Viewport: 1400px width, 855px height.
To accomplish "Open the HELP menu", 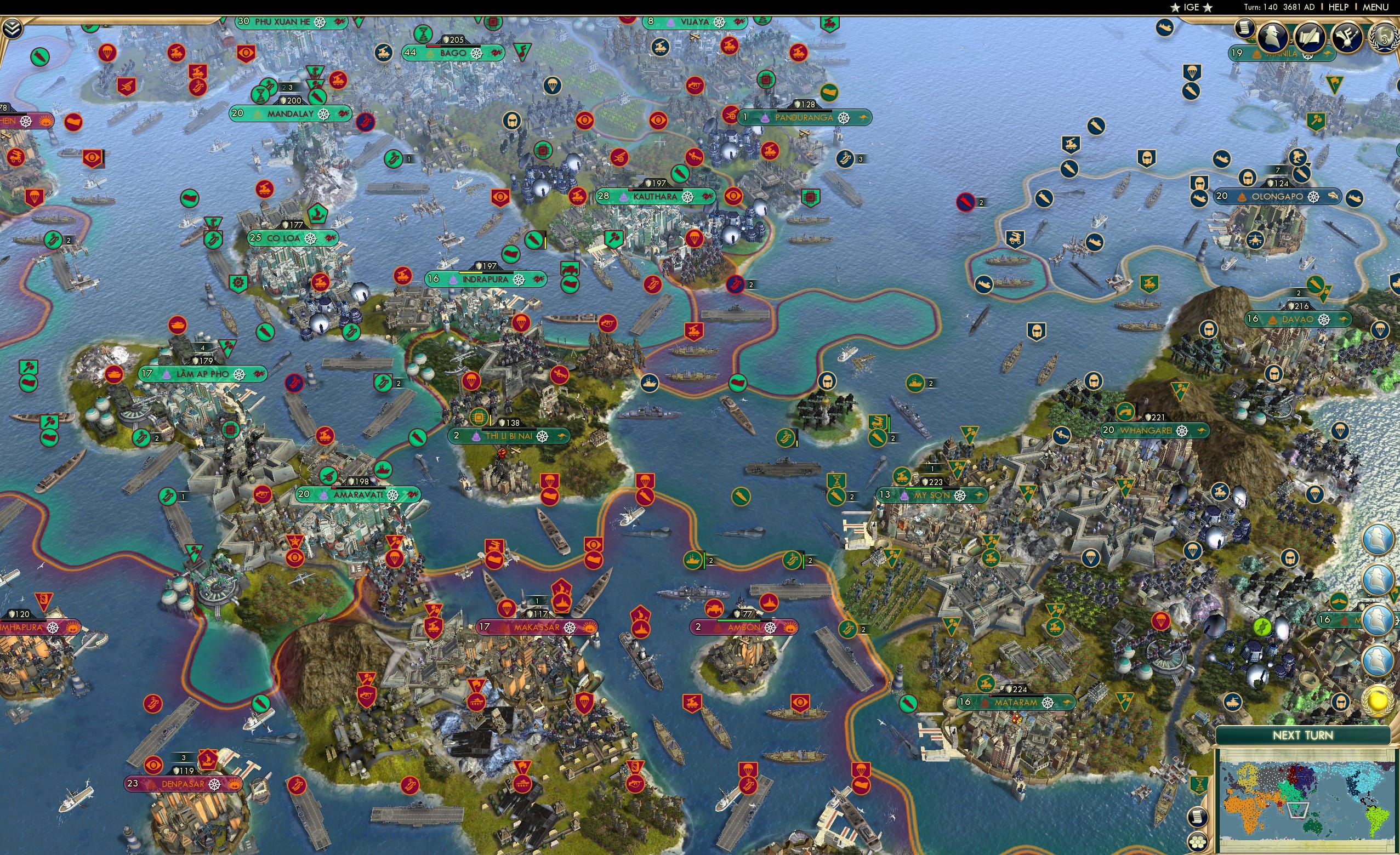I will click(x=1339, y=7).
